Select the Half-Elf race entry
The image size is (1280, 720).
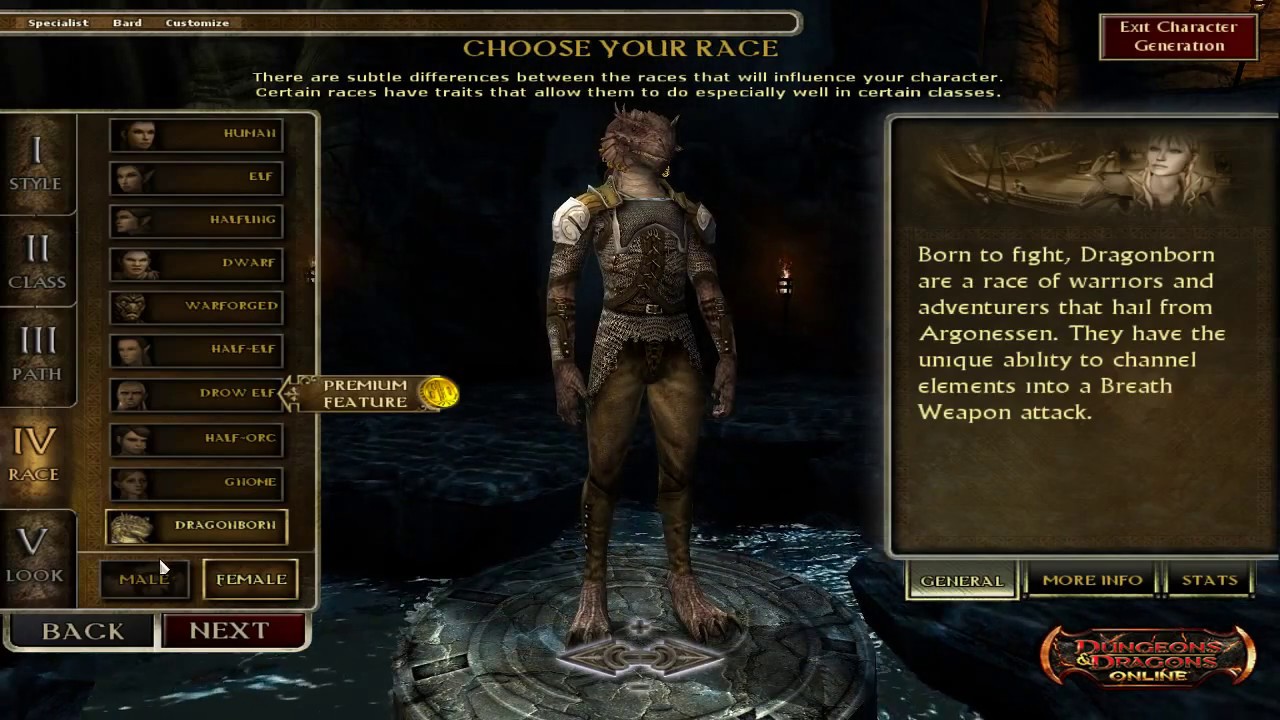[196, 349]
